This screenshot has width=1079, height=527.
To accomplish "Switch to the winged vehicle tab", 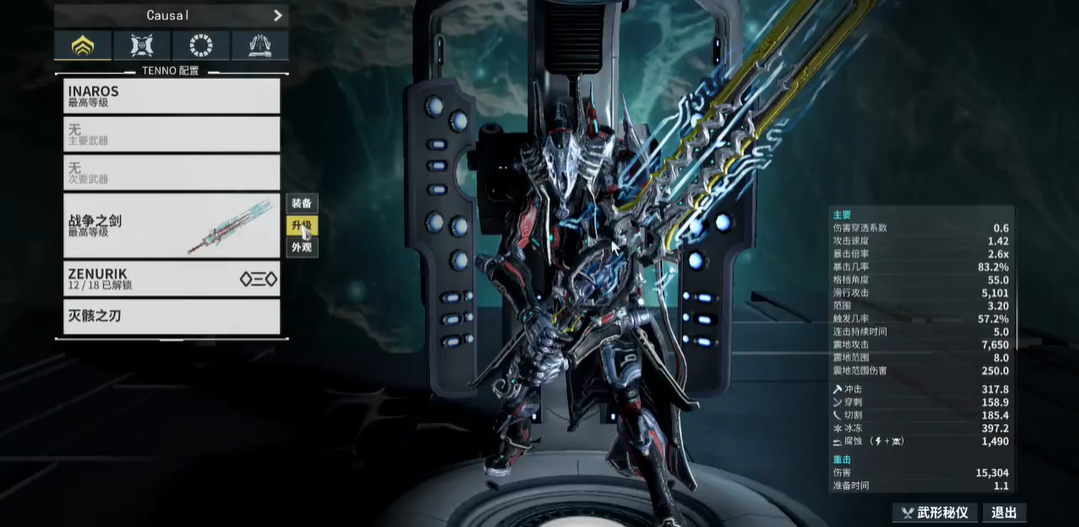I will click(x=259, y=46).
